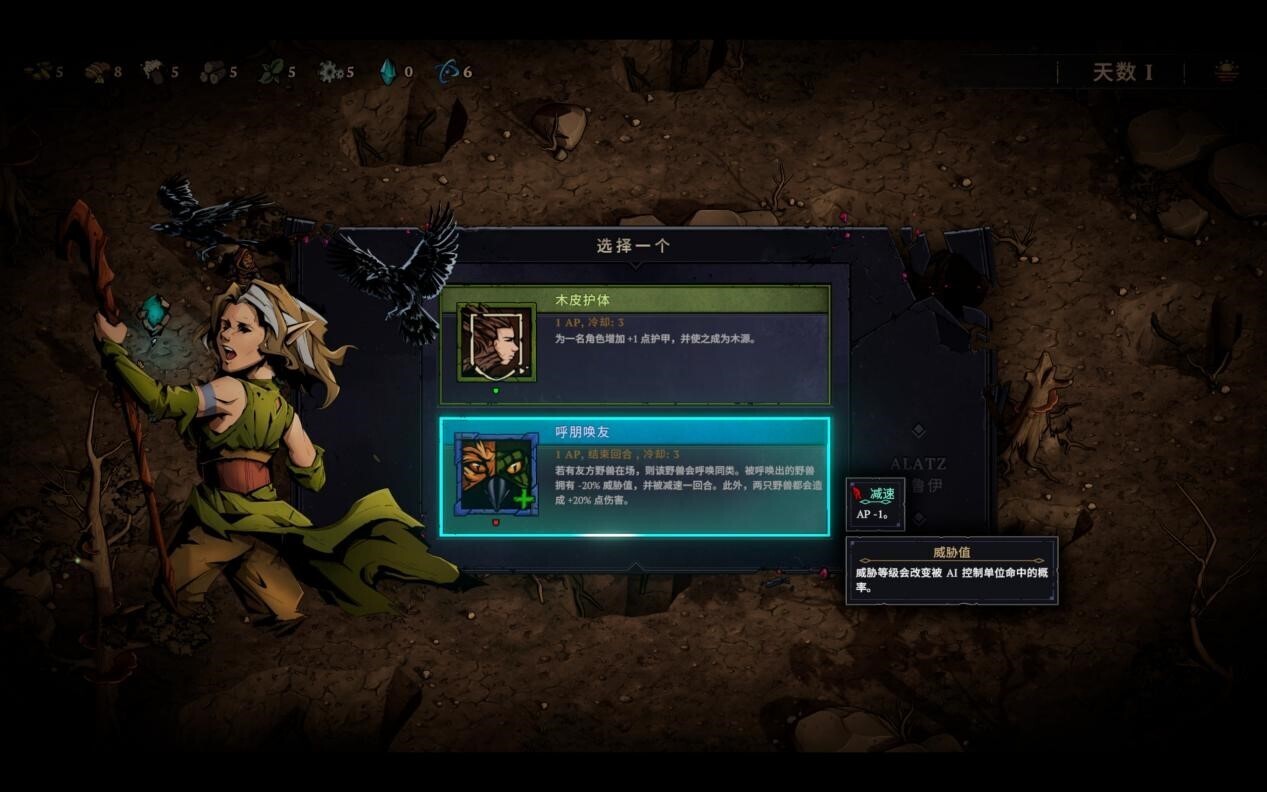Click the 呼朋唤友 beast summon icon

click(x=496, y=474)
